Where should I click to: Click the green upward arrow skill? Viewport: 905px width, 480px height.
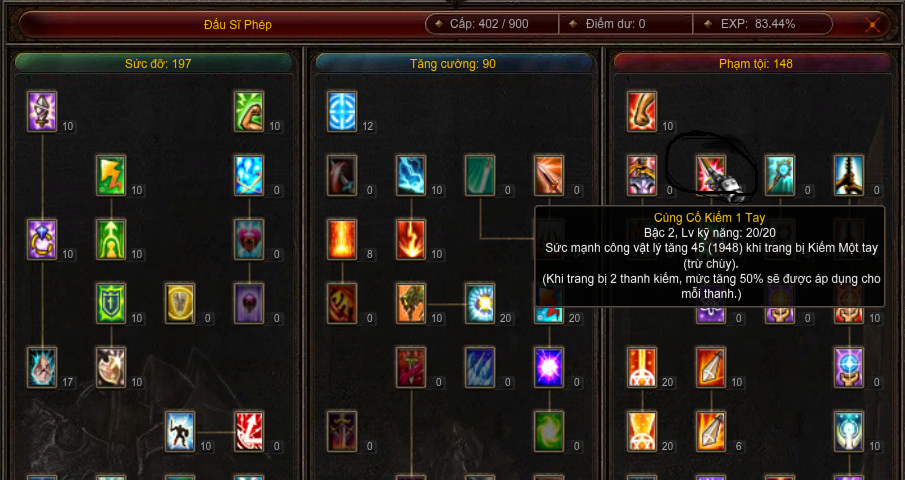point(111,240)
